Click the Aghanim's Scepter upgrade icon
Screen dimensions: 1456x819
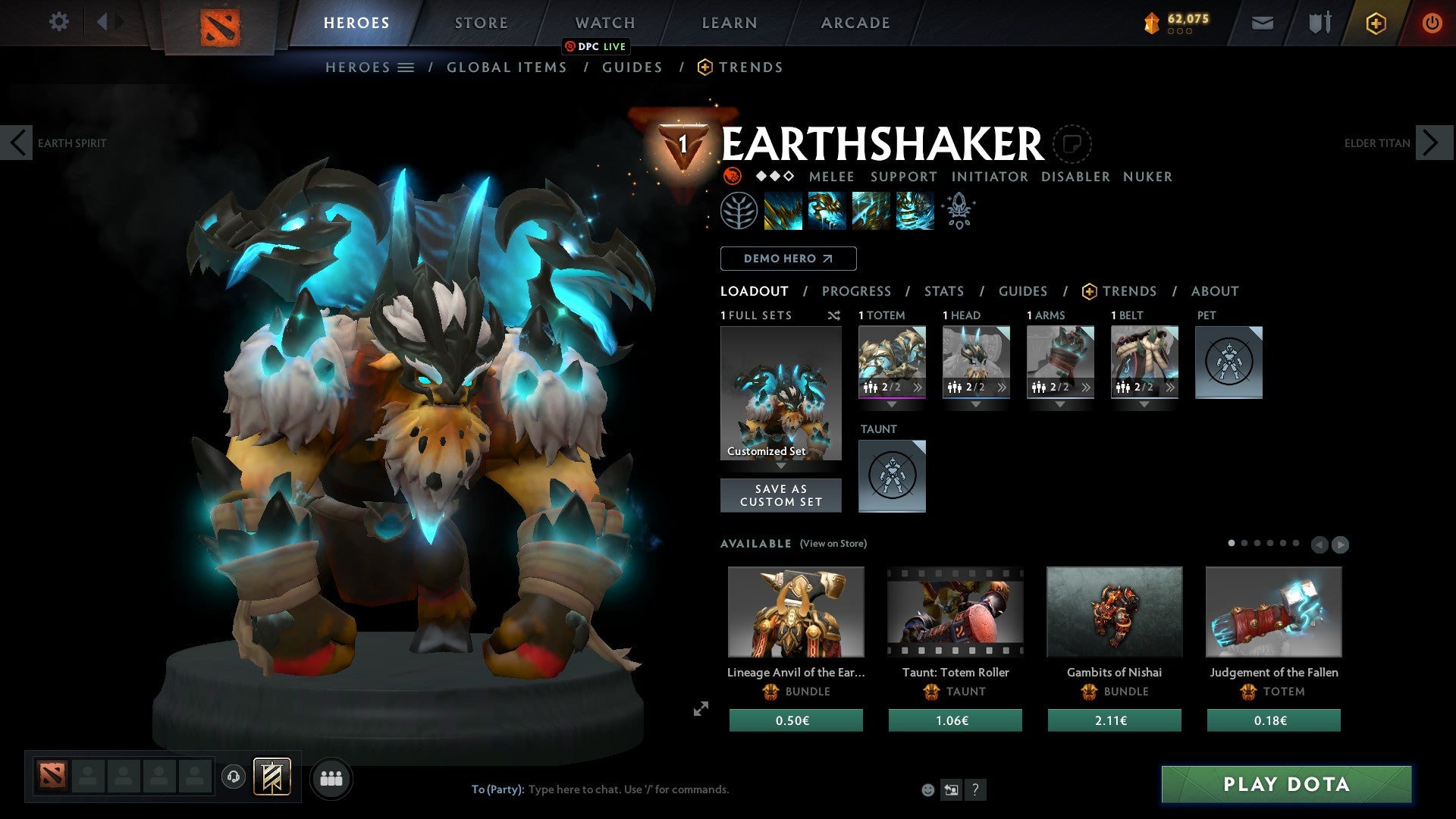[x=959, y=211]
